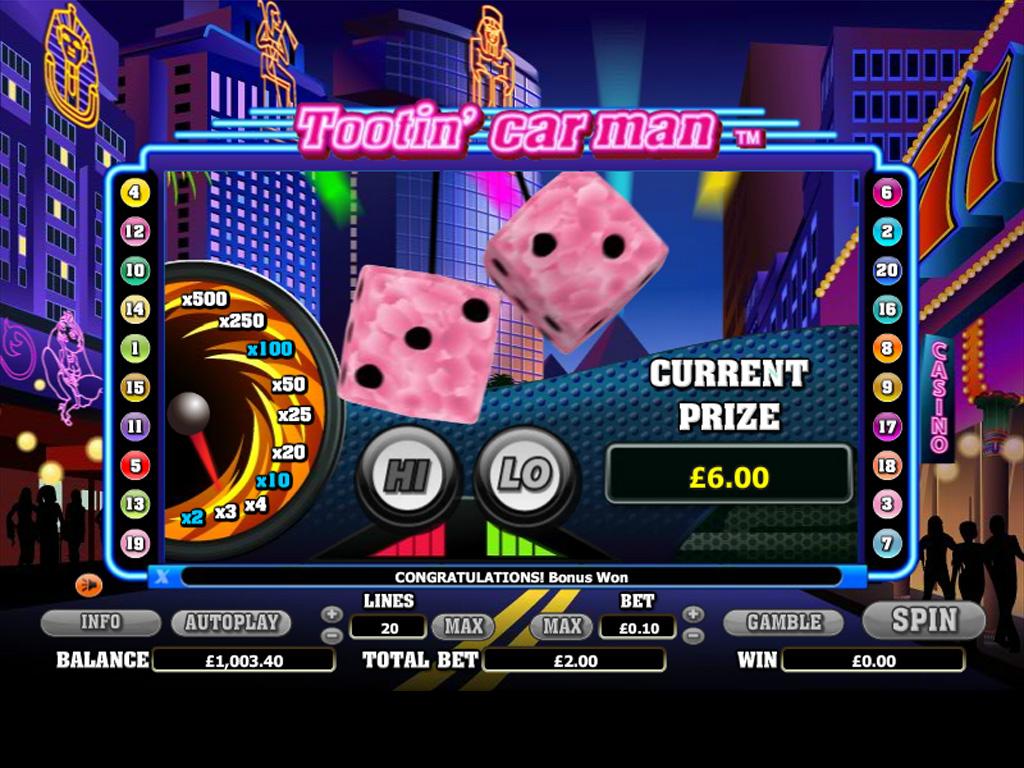
Task: Click the GAMBLE button
Action: tap(784, 622)
